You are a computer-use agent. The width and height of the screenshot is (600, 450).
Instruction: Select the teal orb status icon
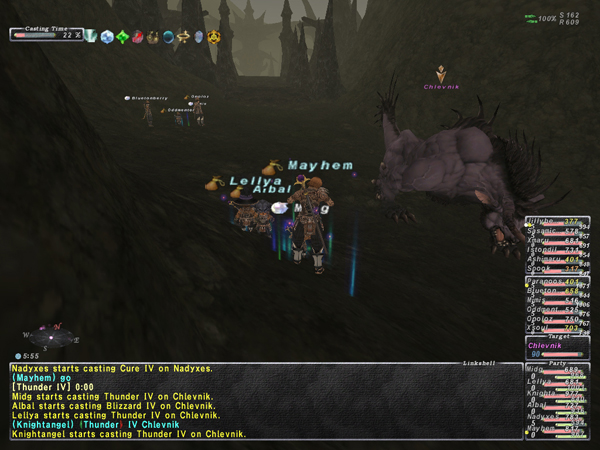pos(168,37)
